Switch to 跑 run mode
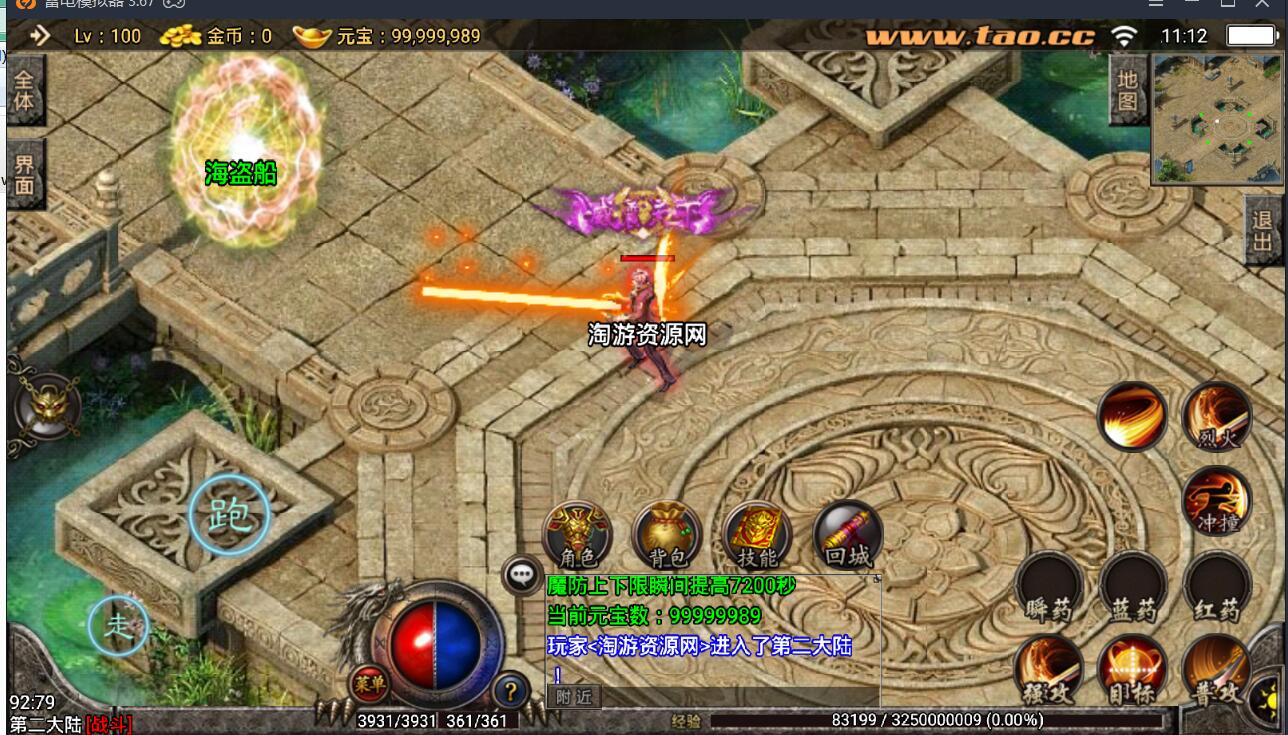The height and width of the screenshot is (735, 1288). coord(229,515)
